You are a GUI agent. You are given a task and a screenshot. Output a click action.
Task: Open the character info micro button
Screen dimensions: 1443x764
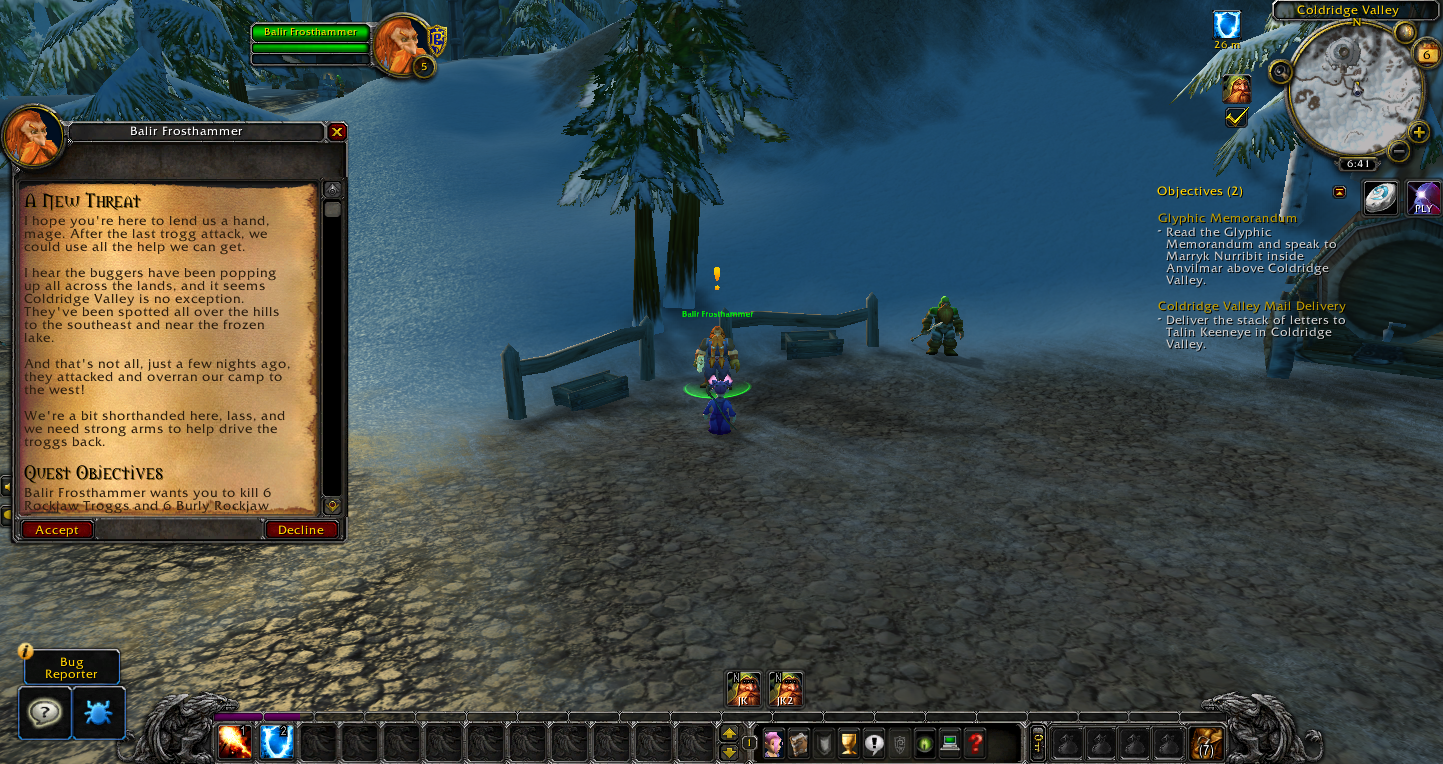point(773,744)
